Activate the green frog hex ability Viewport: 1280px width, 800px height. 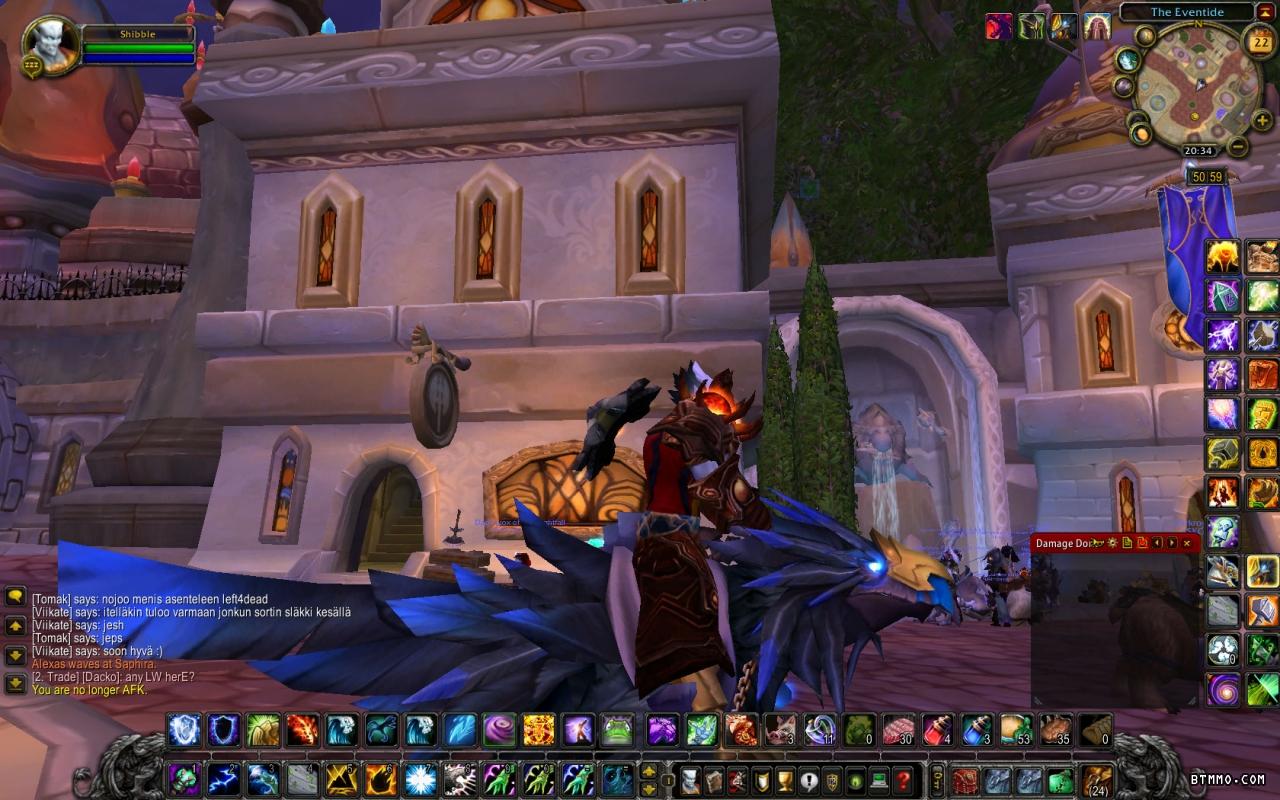coord(617,731)
